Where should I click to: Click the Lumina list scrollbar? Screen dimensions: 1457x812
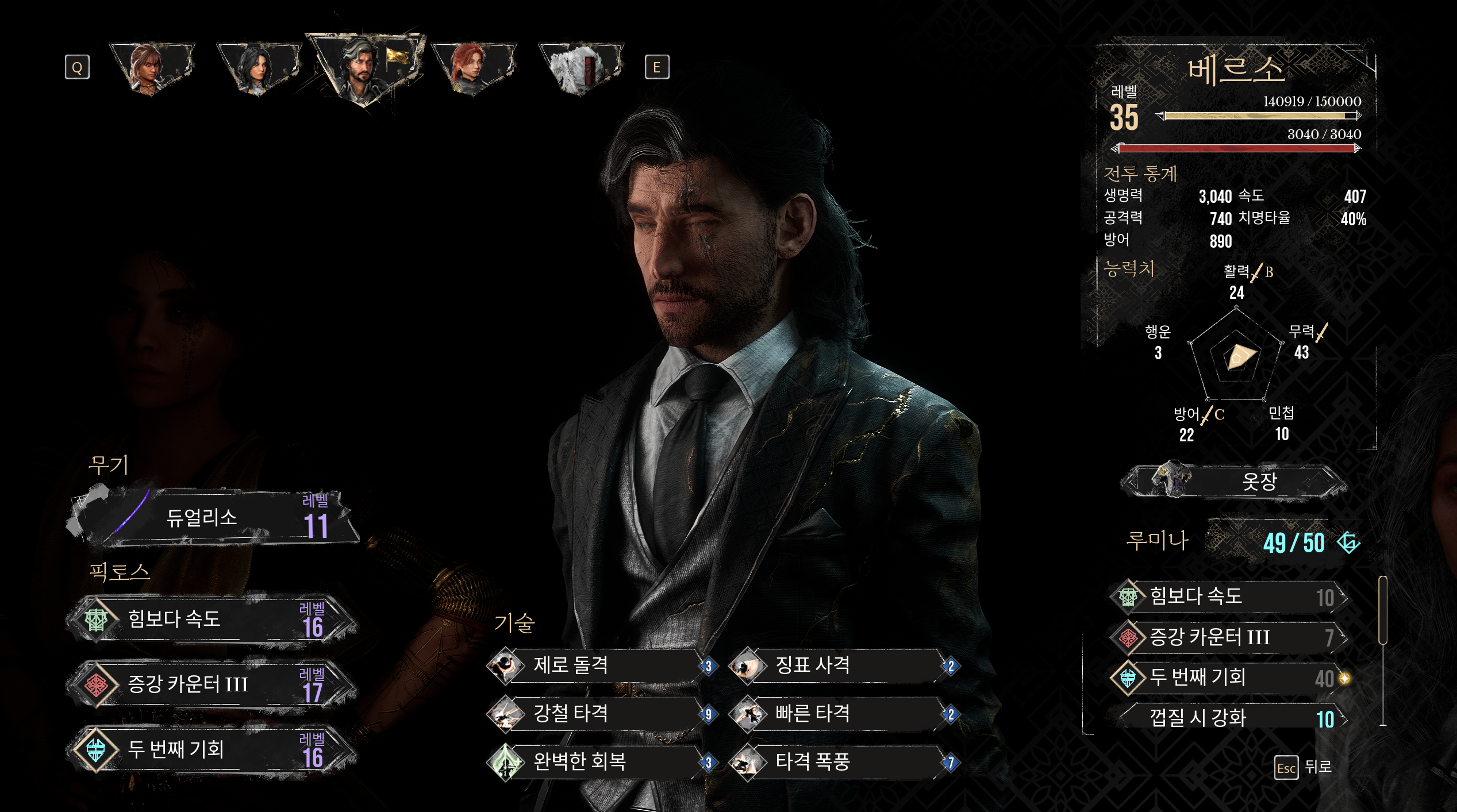(1383, 610)
